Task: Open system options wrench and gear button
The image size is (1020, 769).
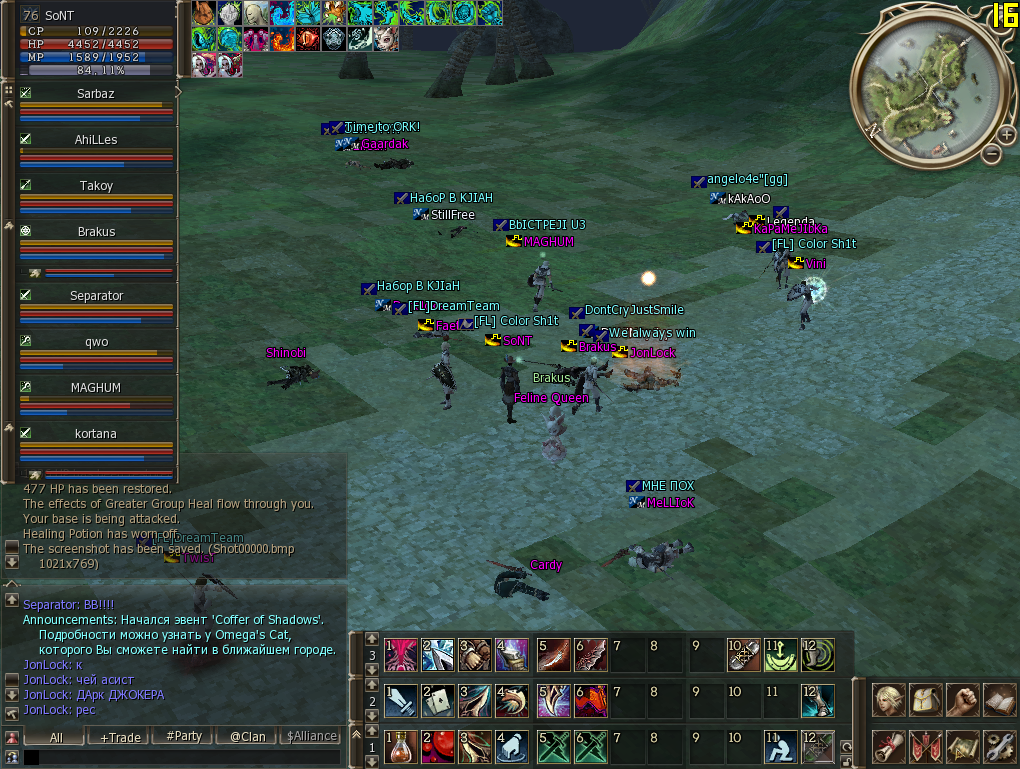Action: 999,746
